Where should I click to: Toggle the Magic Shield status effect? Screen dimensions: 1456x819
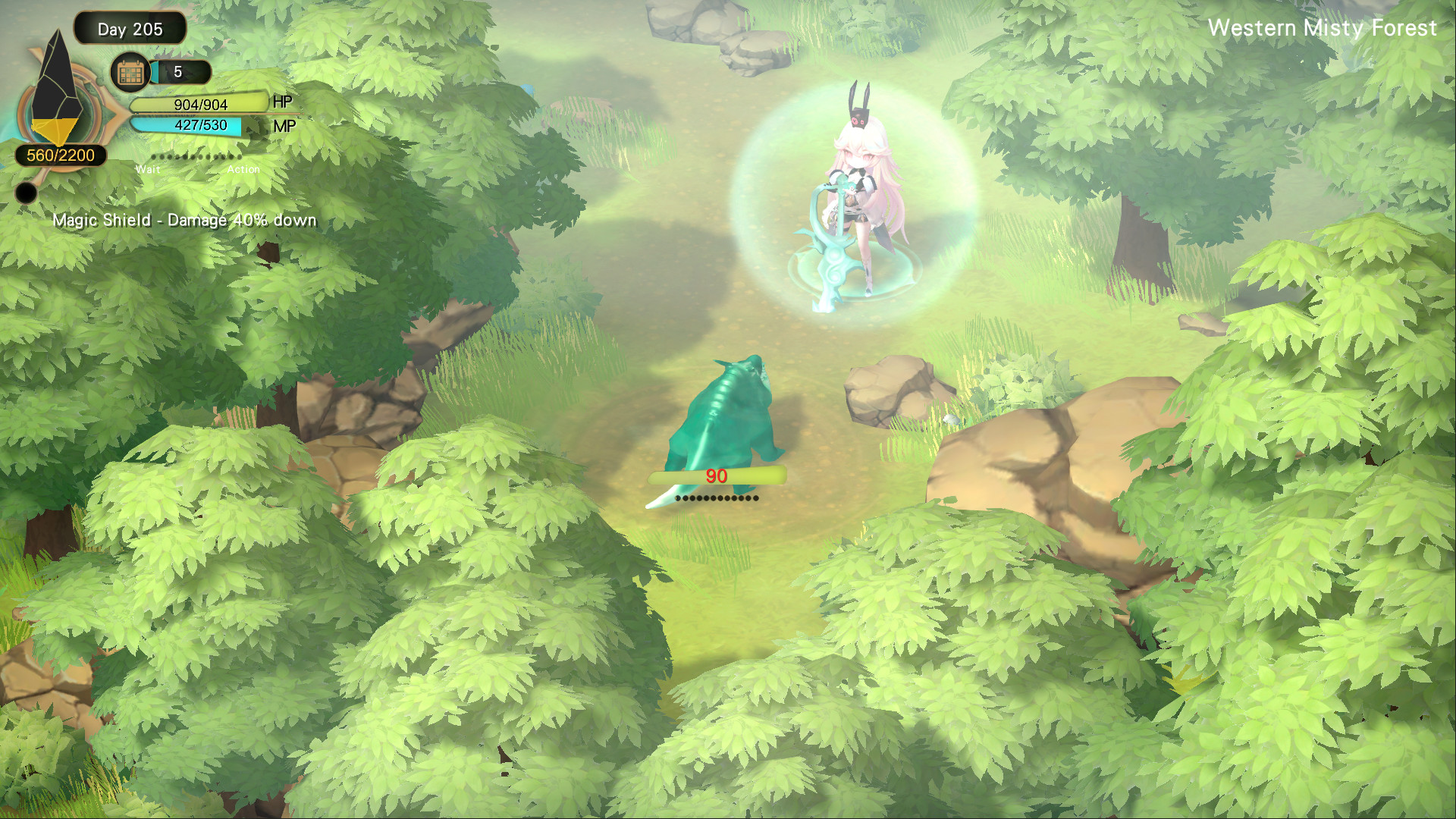[x=184, y=220]
